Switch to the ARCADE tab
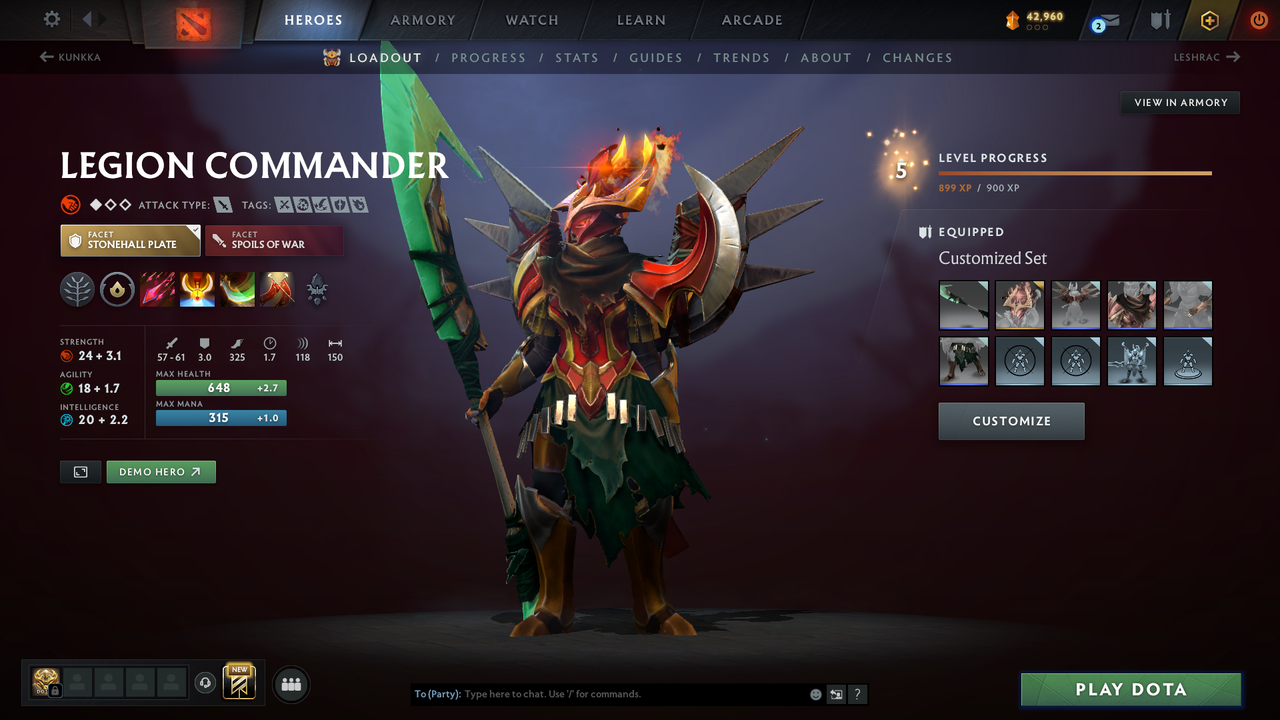The height and width of the screenshot is (720, 1280). tap(751, 19)
